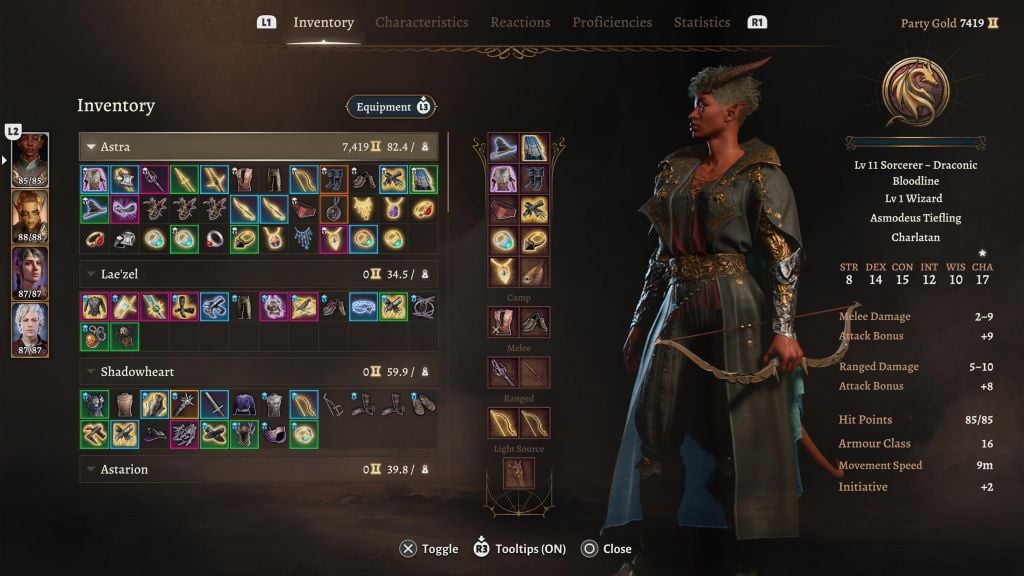Select the equipped wizard hat slot
Viewport: 1024px width, 576px height.
pyautogui.click(x=503, y=149)
